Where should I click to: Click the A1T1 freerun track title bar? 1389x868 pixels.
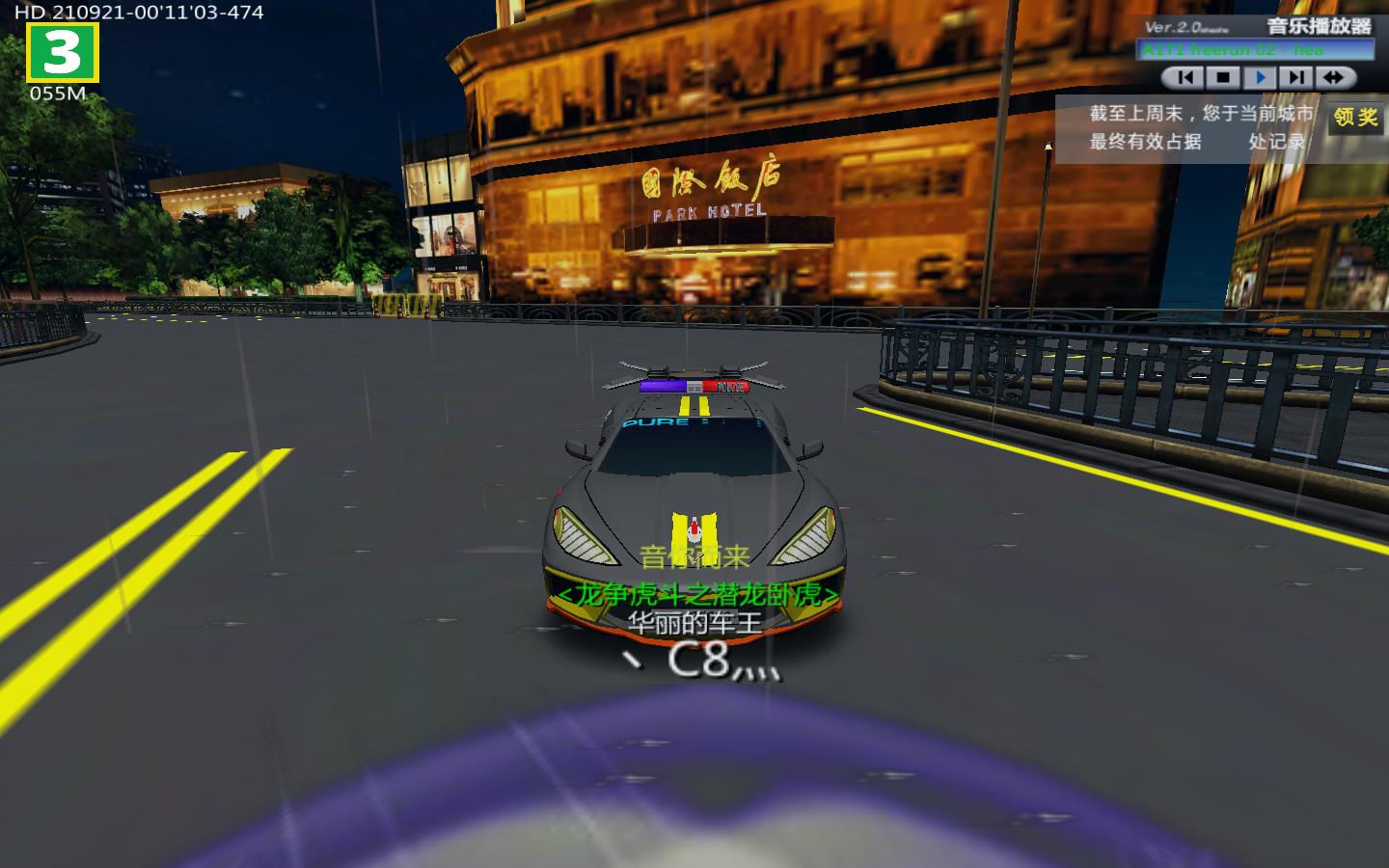[x=1257, y=50]
